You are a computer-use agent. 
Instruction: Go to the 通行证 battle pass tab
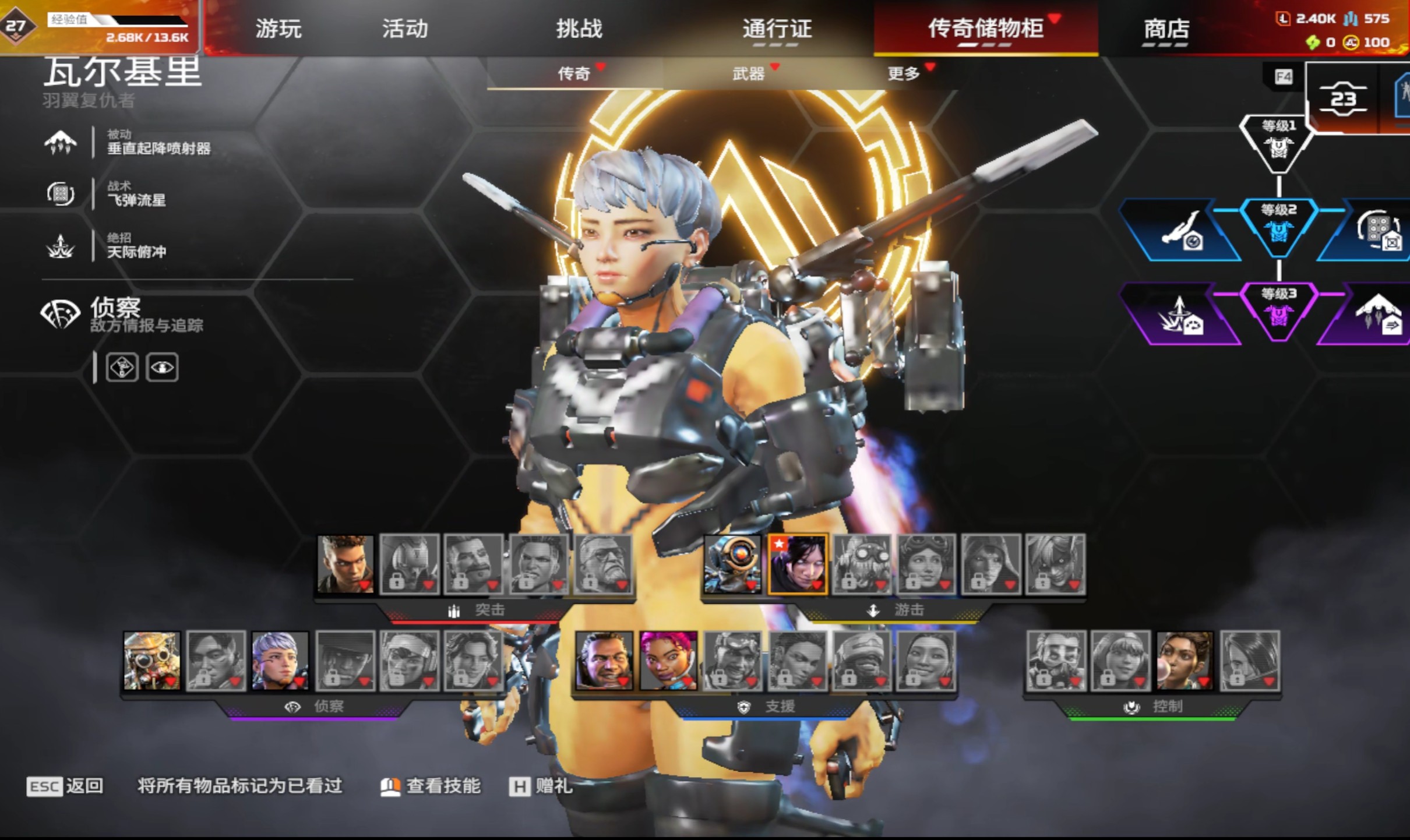pyautogui.click(x=777, y=29)
